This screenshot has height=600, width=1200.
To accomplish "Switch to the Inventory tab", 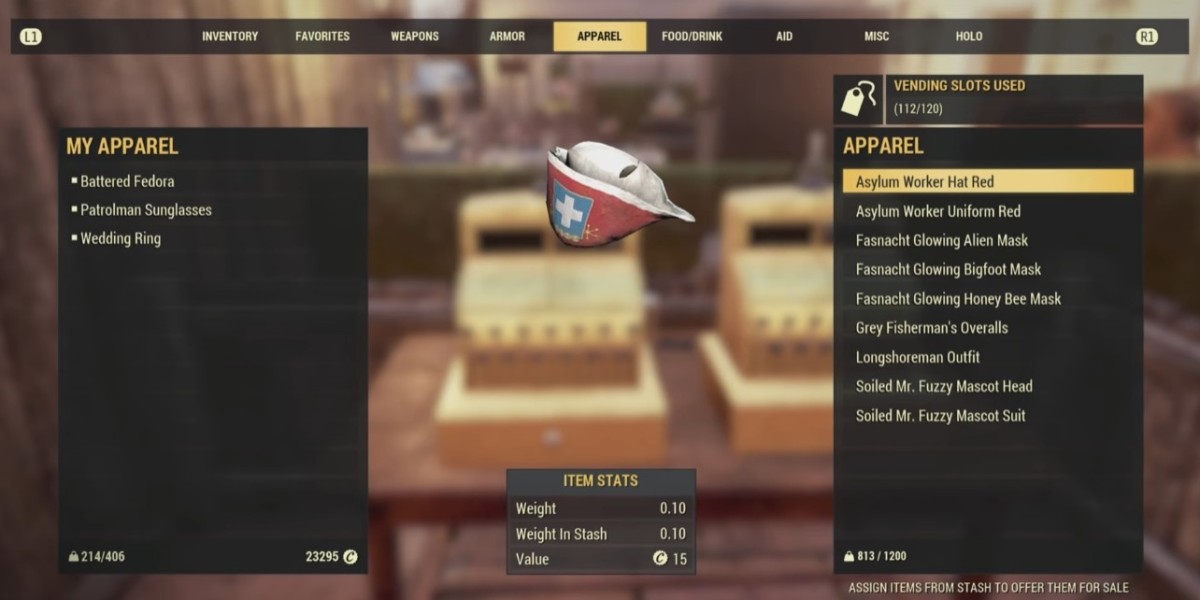I will [230, 36].
